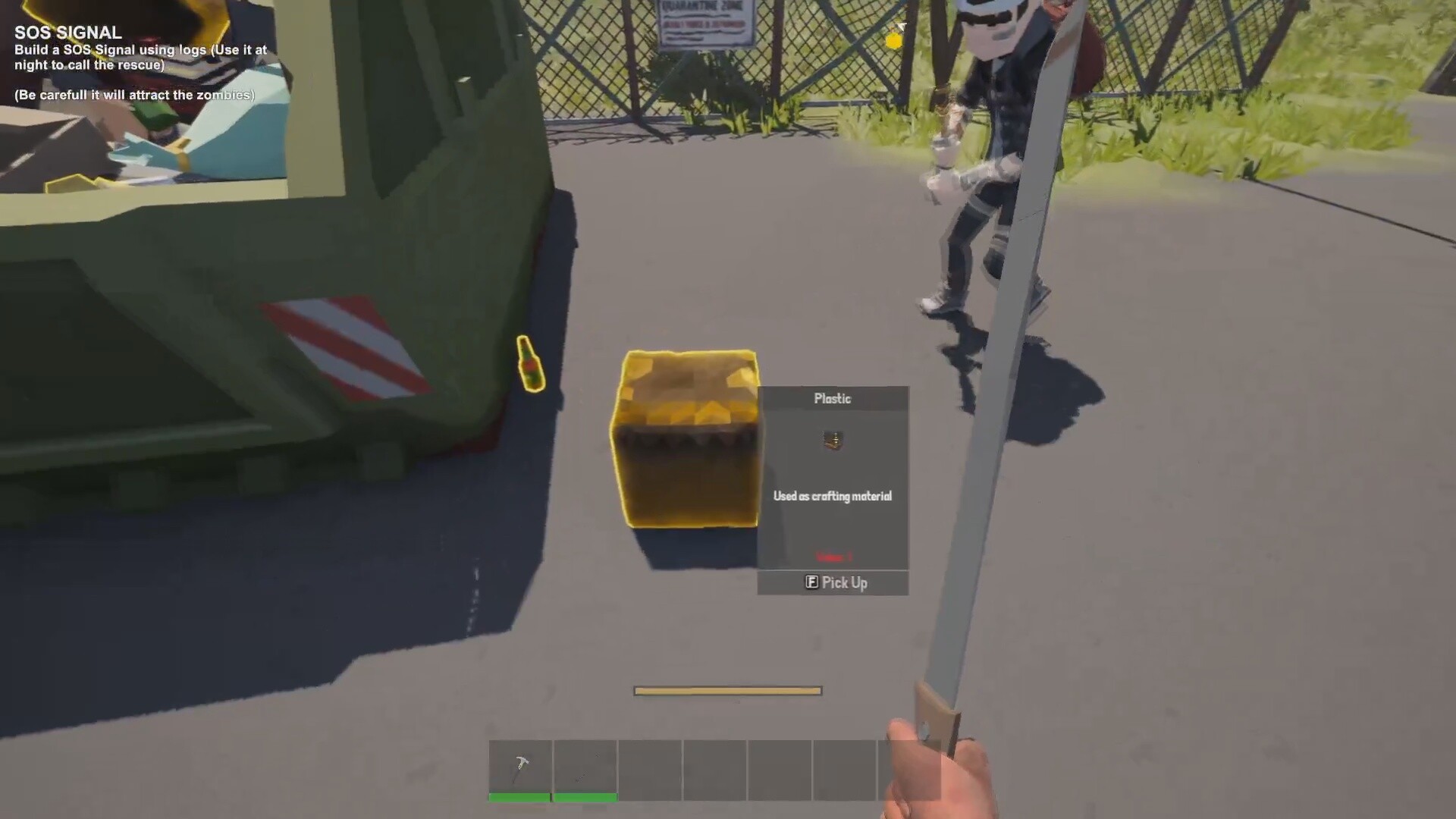Click the Used as crafting material text
Screen dimensions: 1456x819
[832, 496]
